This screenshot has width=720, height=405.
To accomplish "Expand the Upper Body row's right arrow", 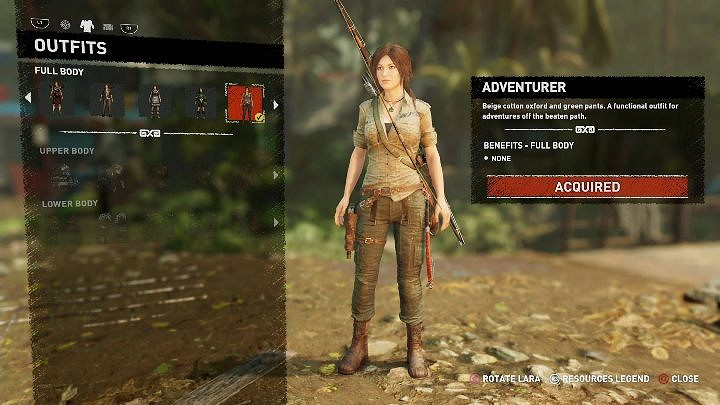I will coord(276,175).
